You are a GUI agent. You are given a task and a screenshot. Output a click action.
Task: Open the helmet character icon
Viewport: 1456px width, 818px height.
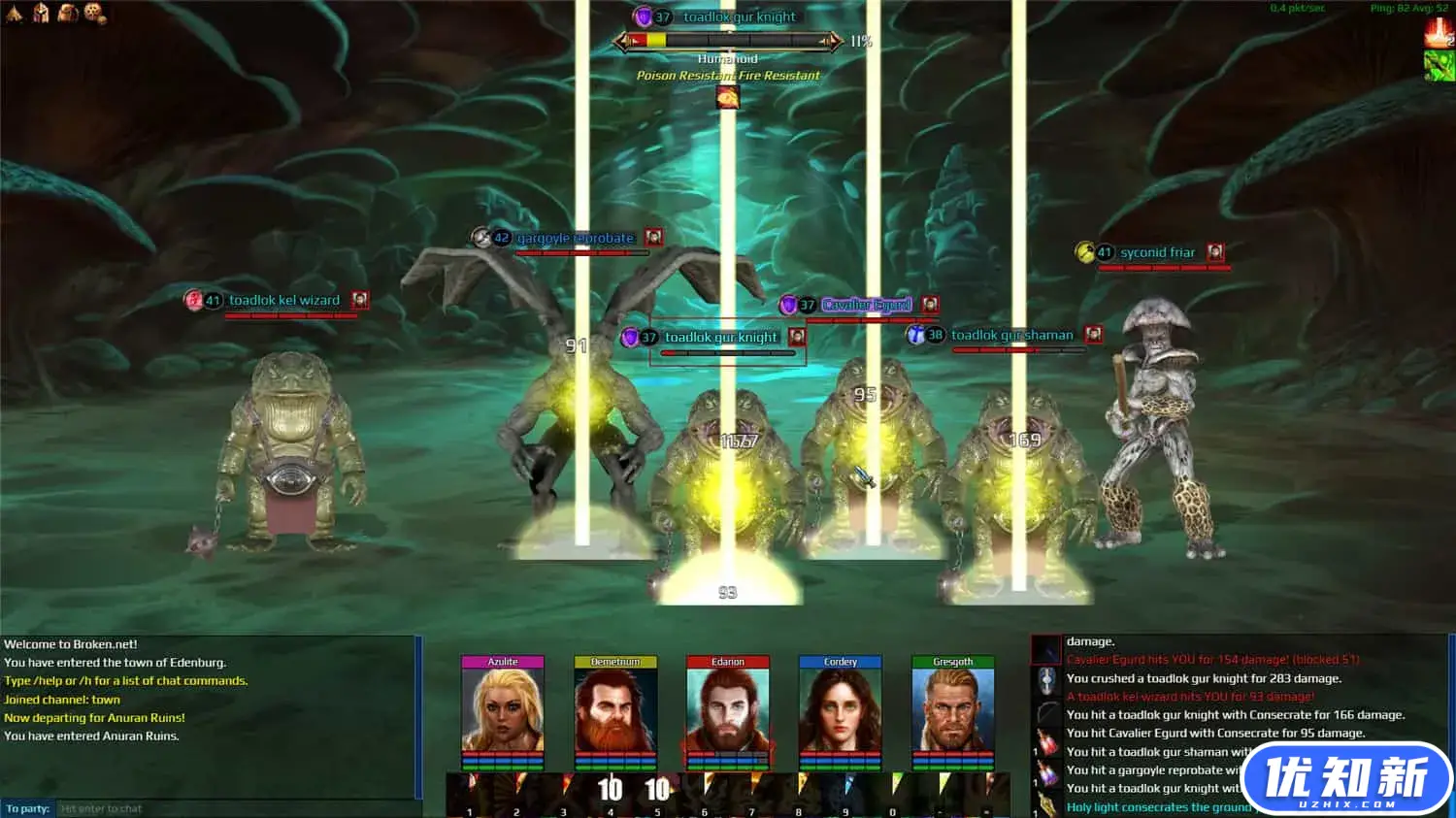tap(41, 13)
